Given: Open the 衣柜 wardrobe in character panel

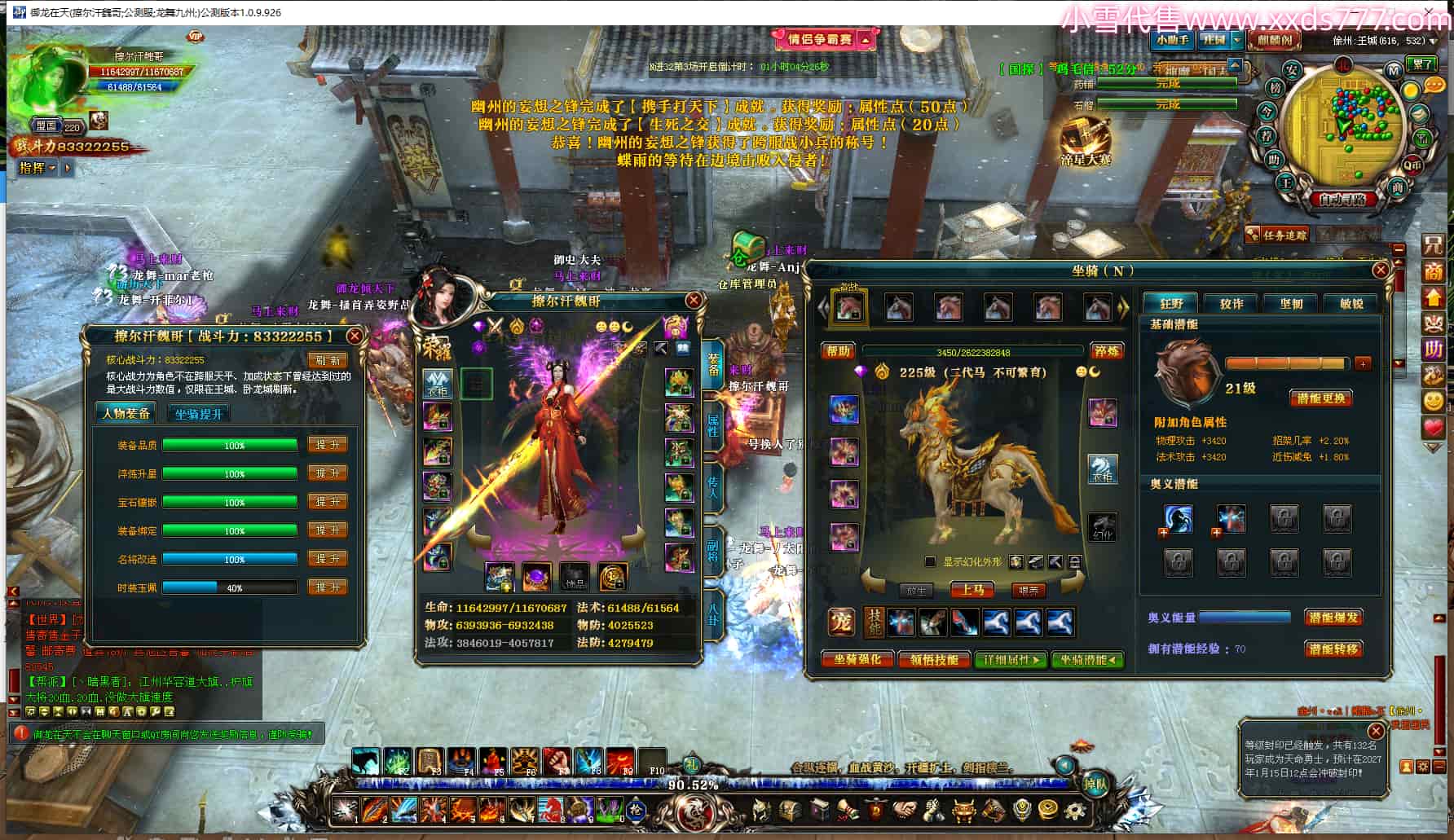Looking at the screenshot, I should tap(438, 383).
